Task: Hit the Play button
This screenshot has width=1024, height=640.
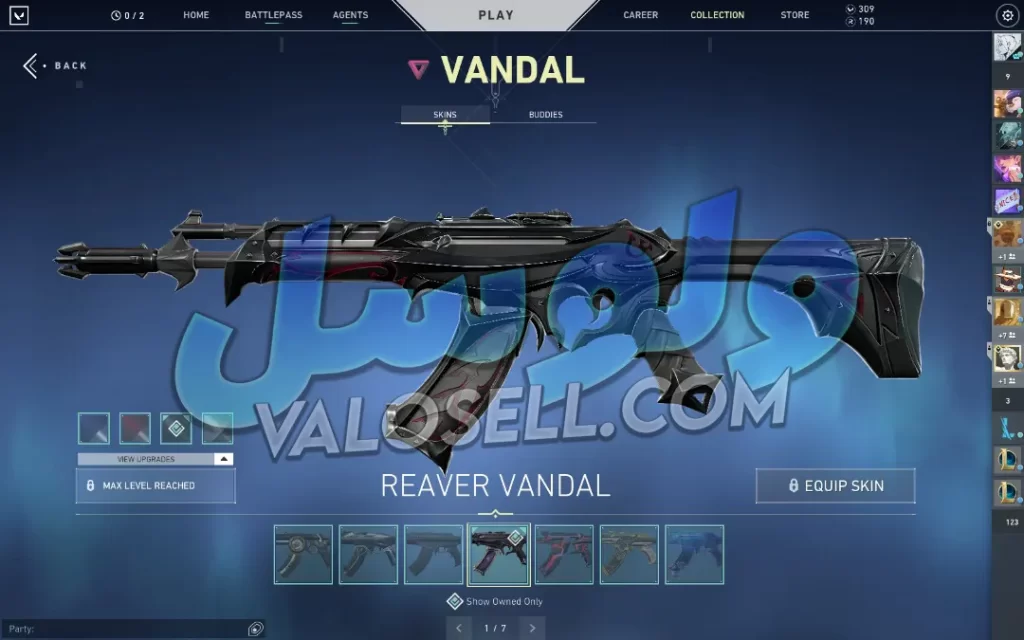Action: point(496,15)
